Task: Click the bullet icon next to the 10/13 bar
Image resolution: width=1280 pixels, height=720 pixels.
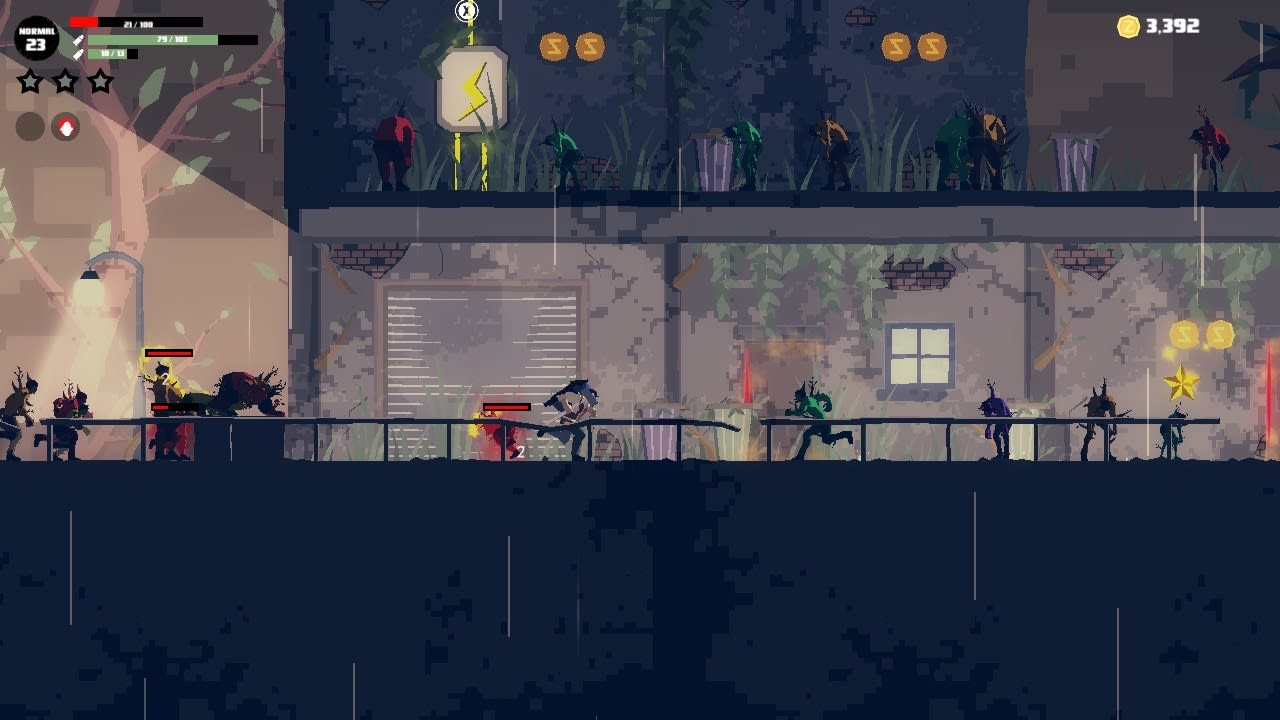Action: 79,54
